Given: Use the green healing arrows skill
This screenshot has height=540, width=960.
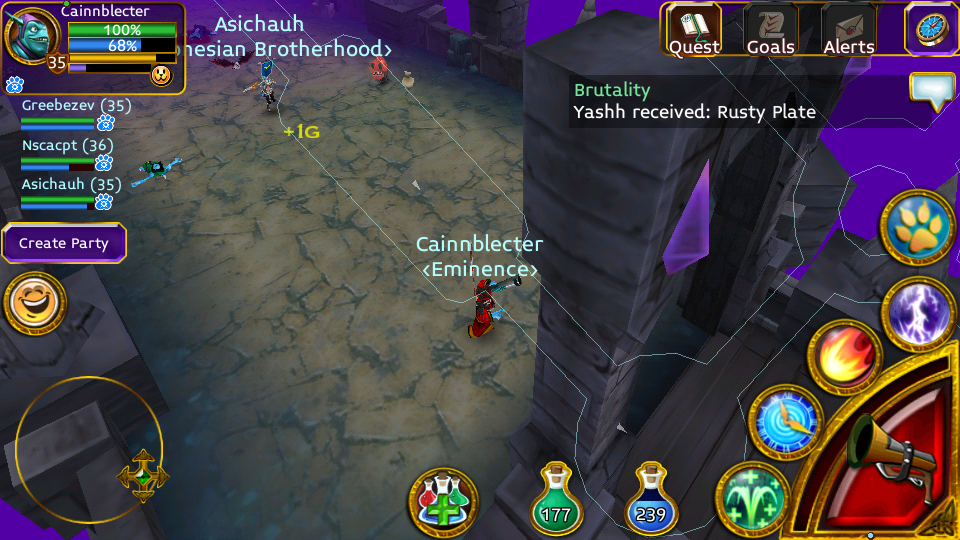Looking at the screenshot, I should 753,498.
